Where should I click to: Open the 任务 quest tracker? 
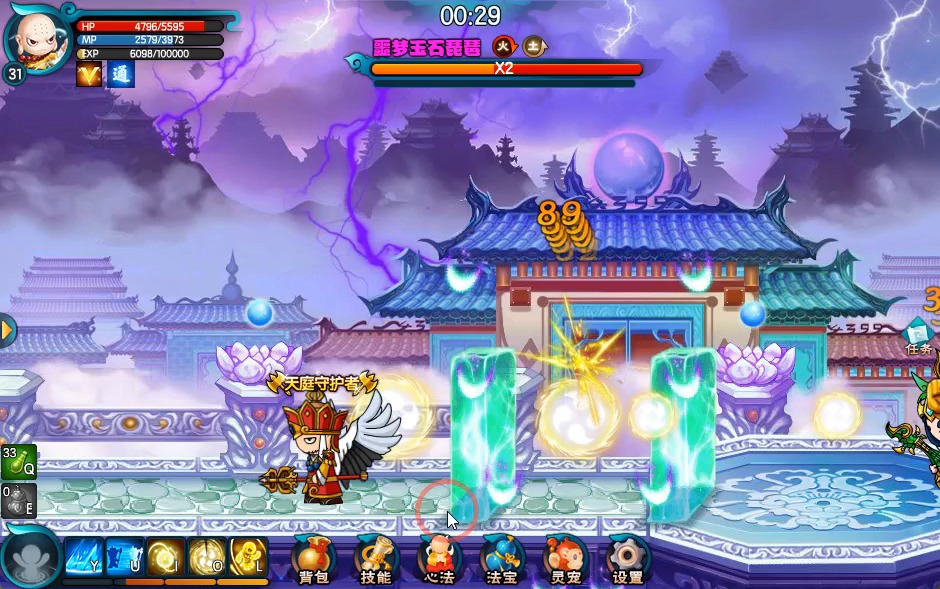(x=919, y=336)
